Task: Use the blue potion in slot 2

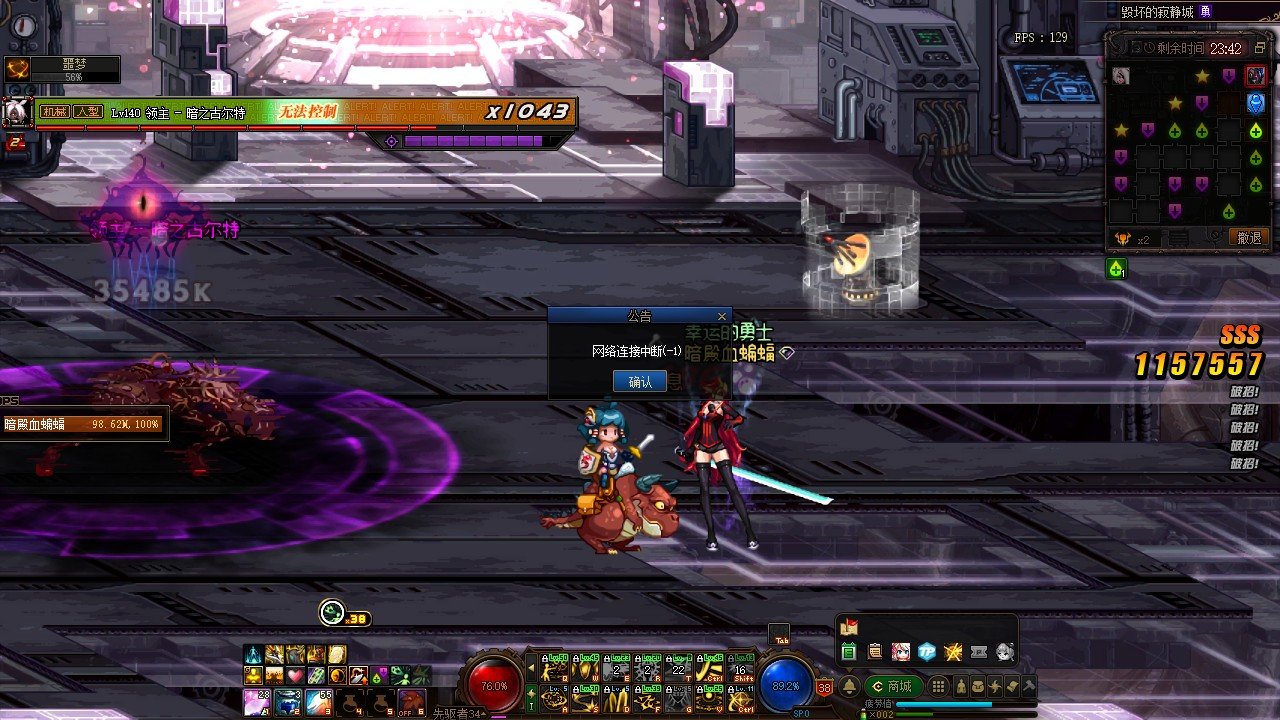Action: [285, 700]
